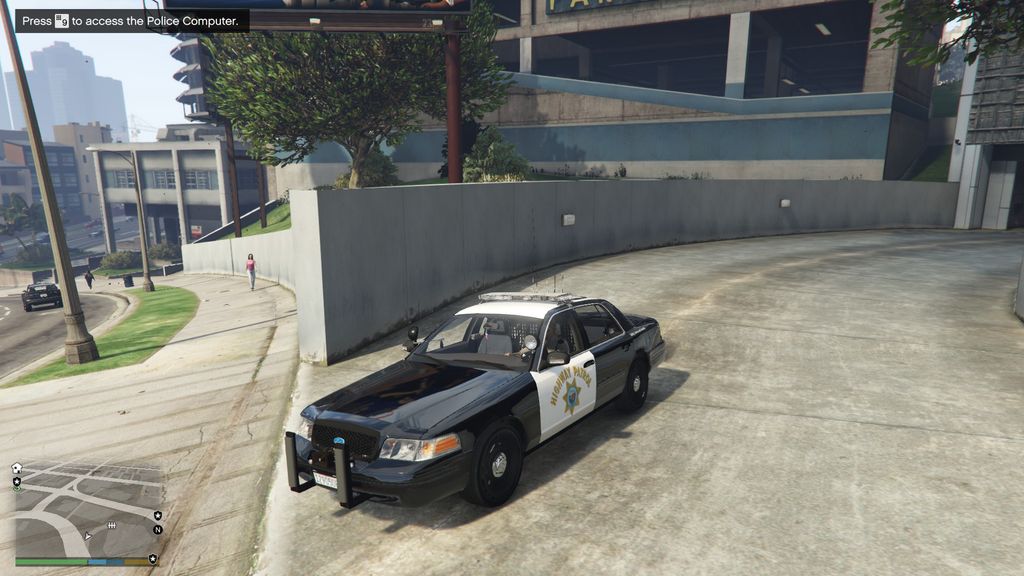Select the jail bars blip on minimap
Image resolution: width=1024 pixels, height=576 pixels.
tap(111, 525)
